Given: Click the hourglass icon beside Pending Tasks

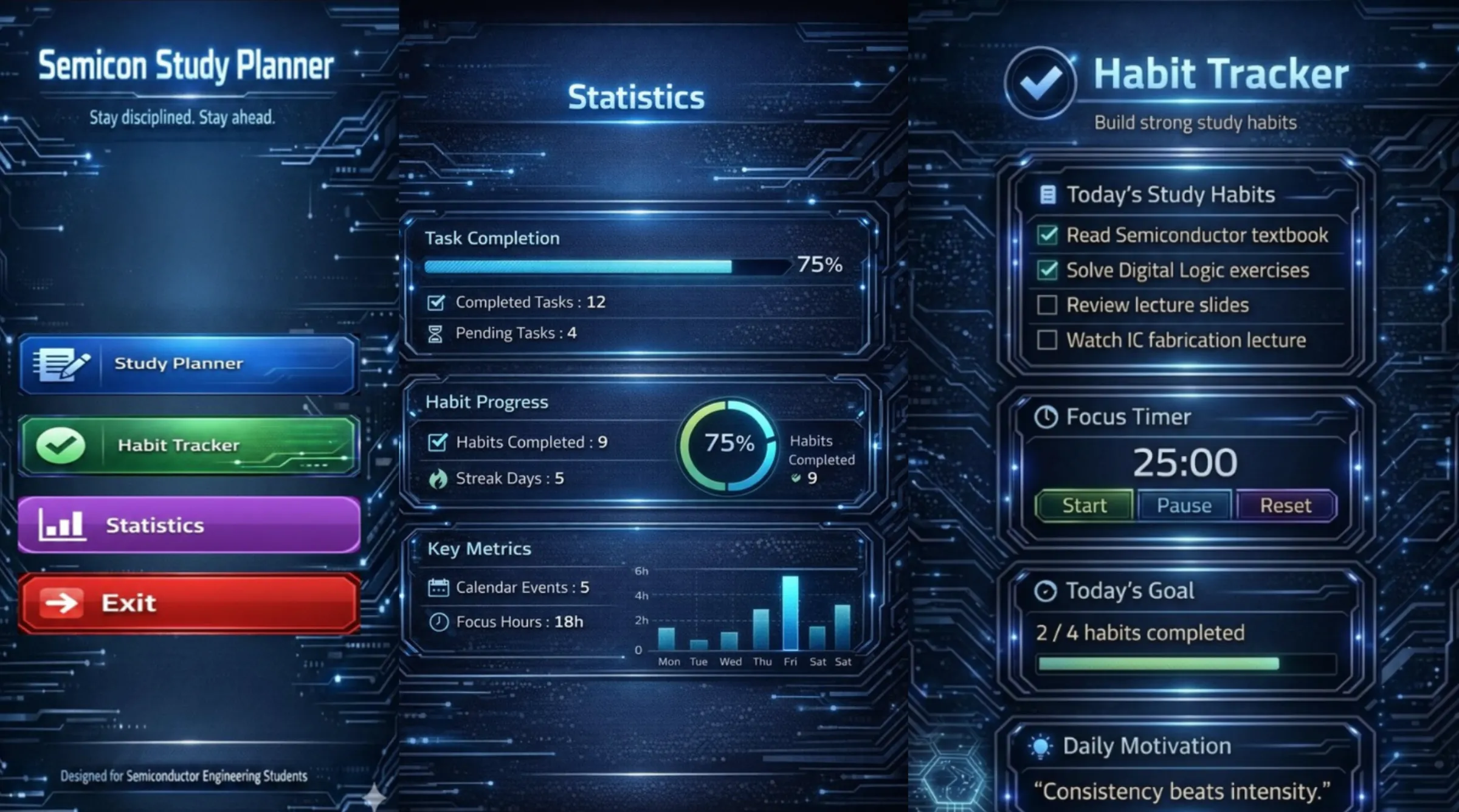Looking at the screenshot, I should [435, 332].
